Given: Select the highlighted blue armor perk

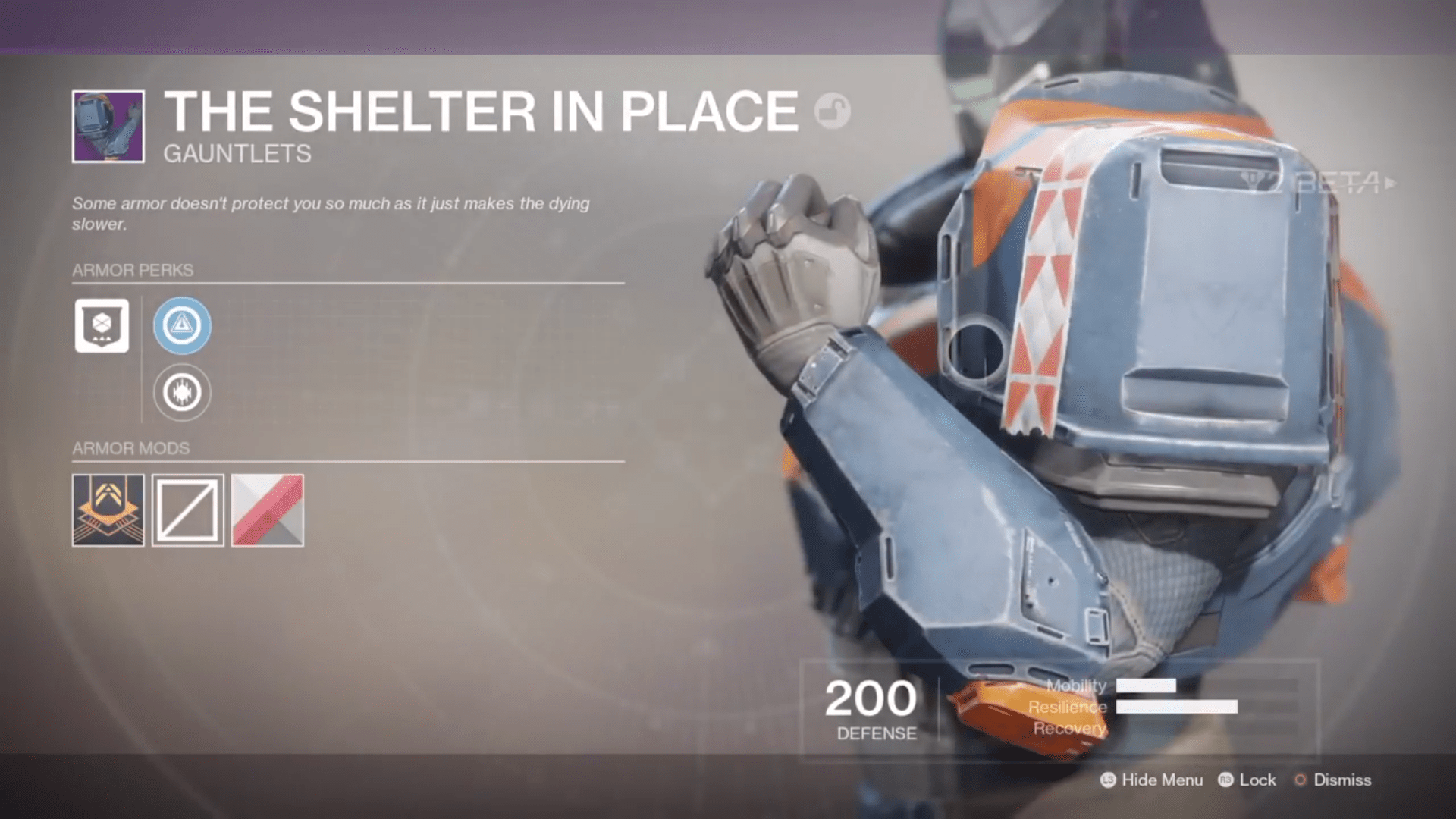Looking at the screenshot, I should point(183,325).
